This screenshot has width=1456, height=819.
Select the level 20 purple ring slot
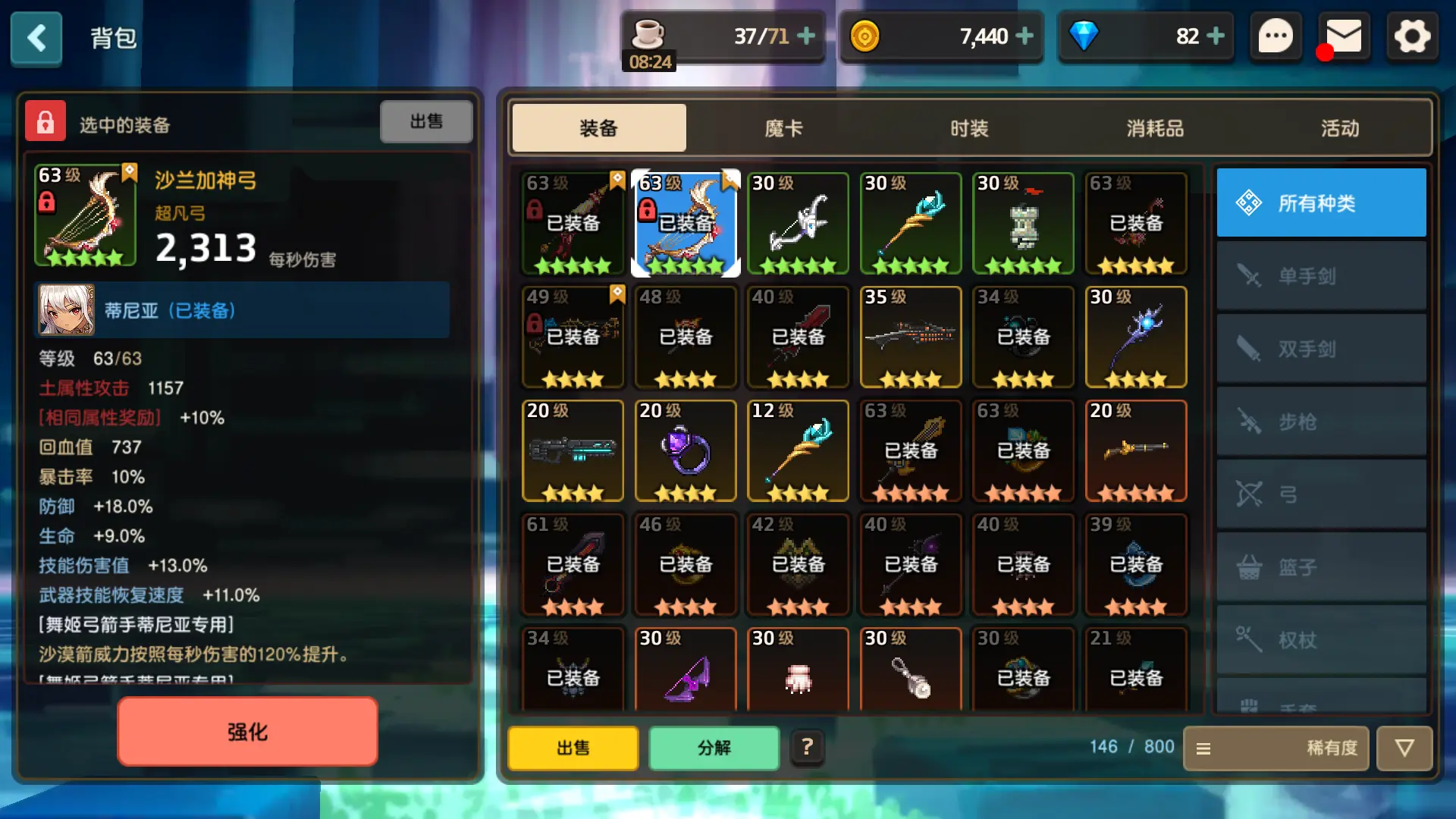point(686,450)
